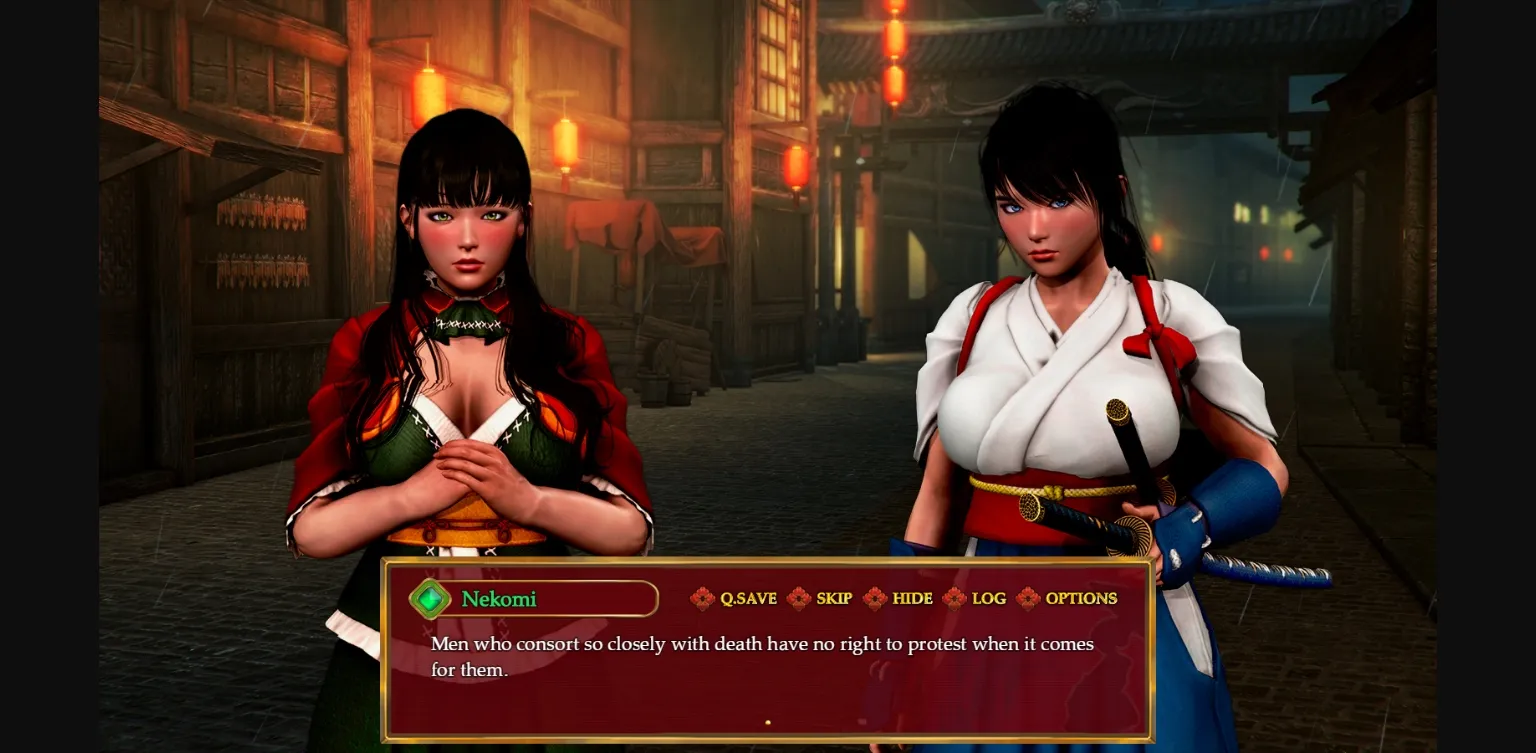Click the blinking continue indicator dot
The height and width of the screenshot is (753, 1536).
[768, 721]
